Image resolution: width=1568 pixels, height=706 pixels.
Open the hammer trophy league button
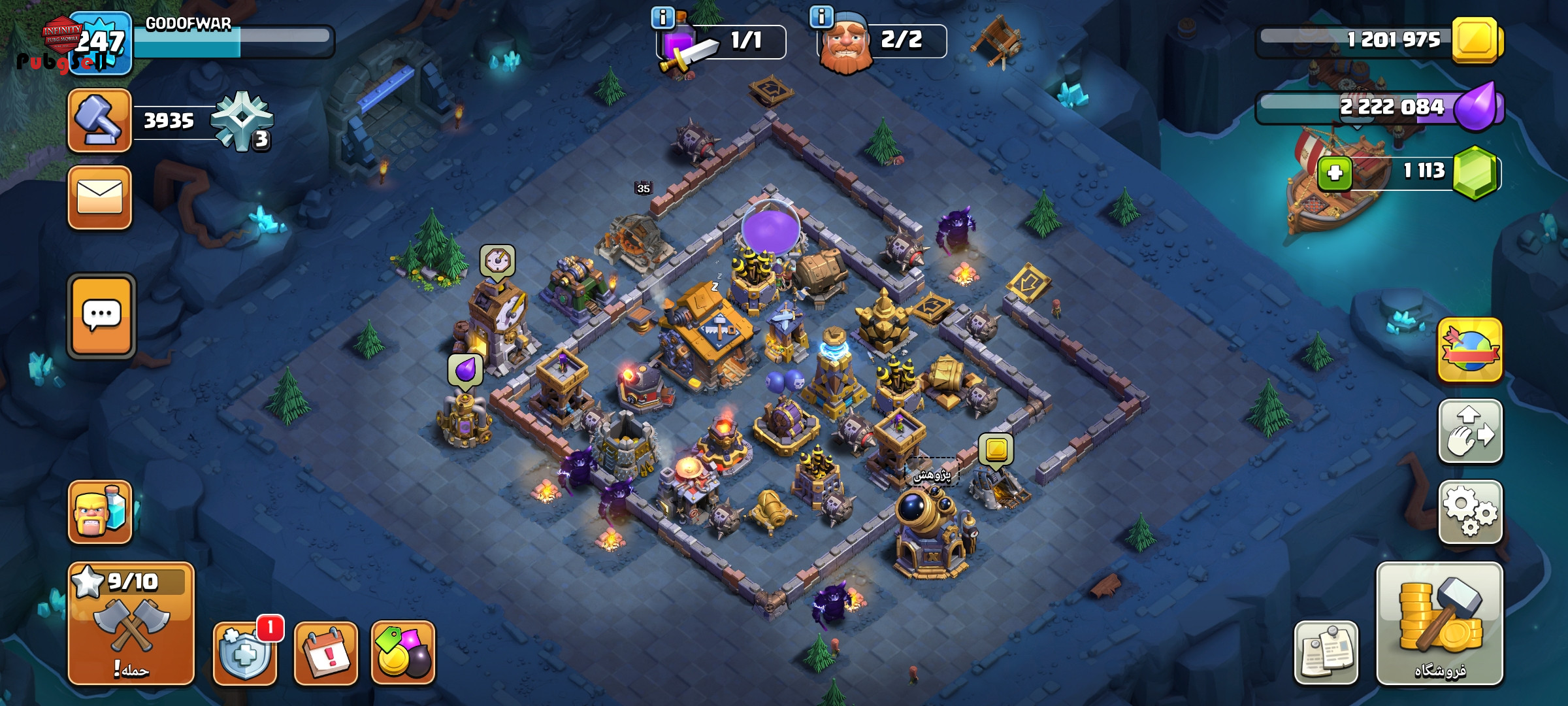tap(100, 120)
